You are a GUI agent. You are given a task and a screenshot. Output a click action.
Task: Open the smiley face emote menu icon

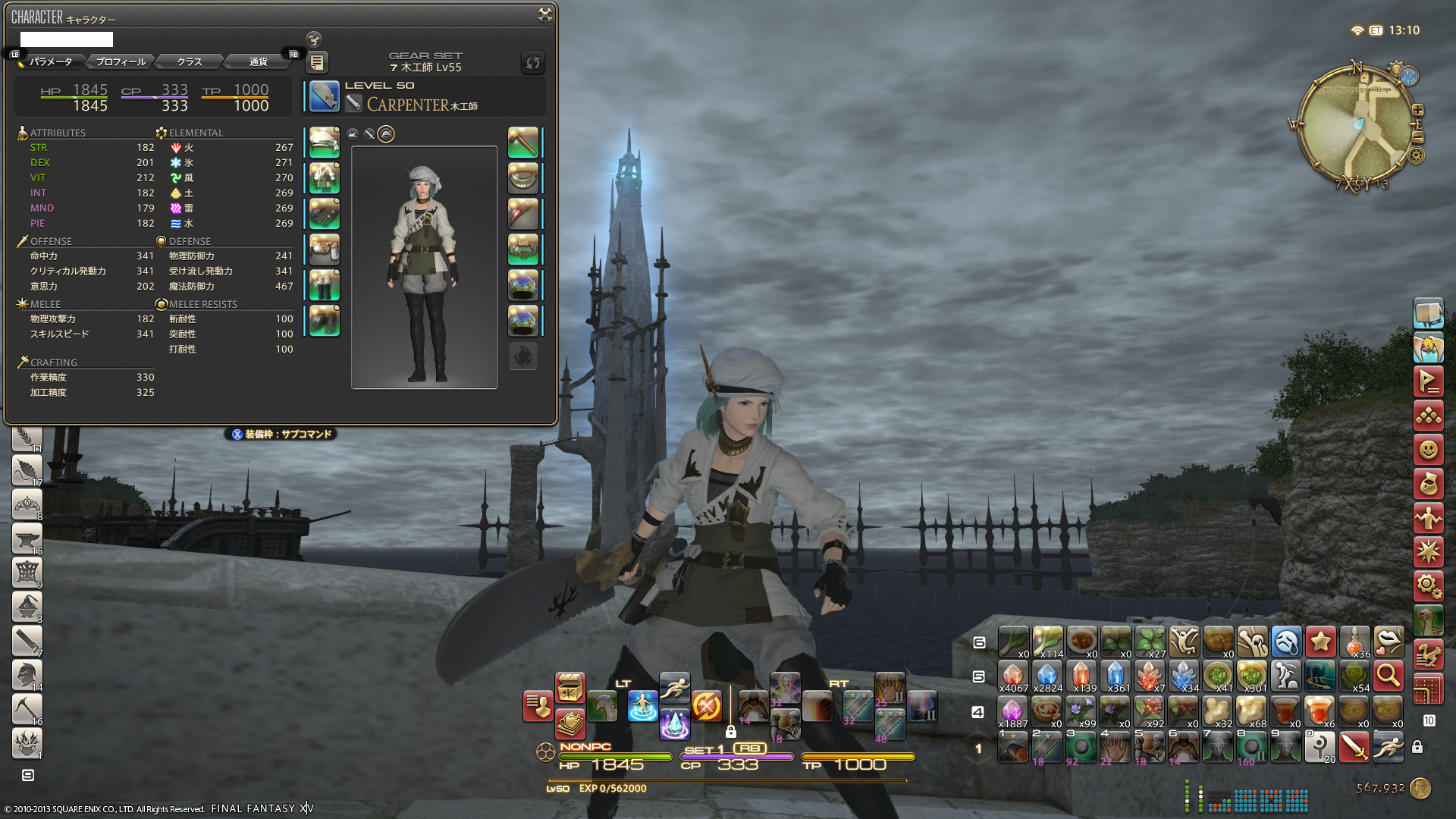tap(1428, 450)
